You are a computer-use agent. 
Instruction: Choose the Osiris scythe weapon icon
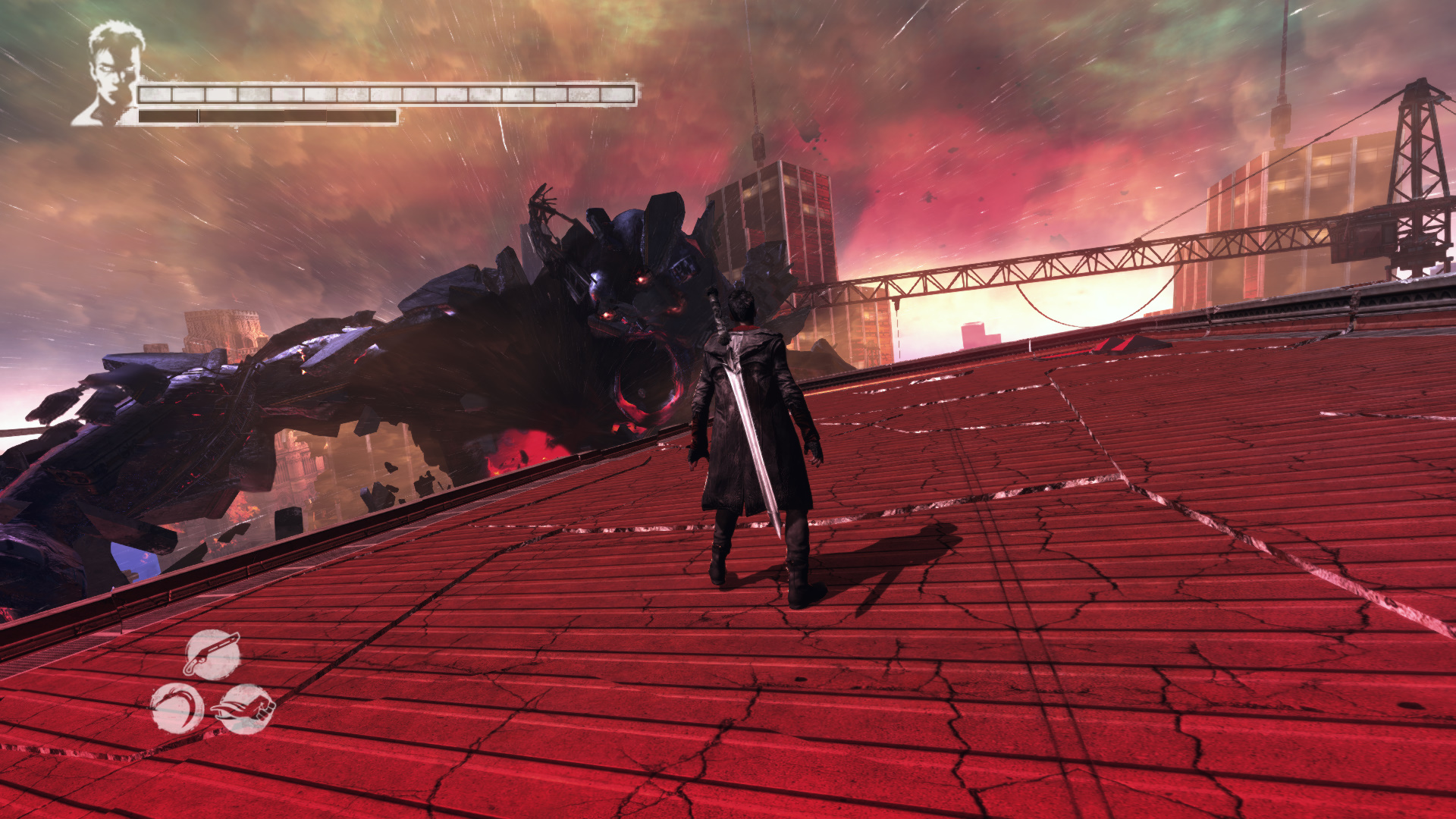177,708
